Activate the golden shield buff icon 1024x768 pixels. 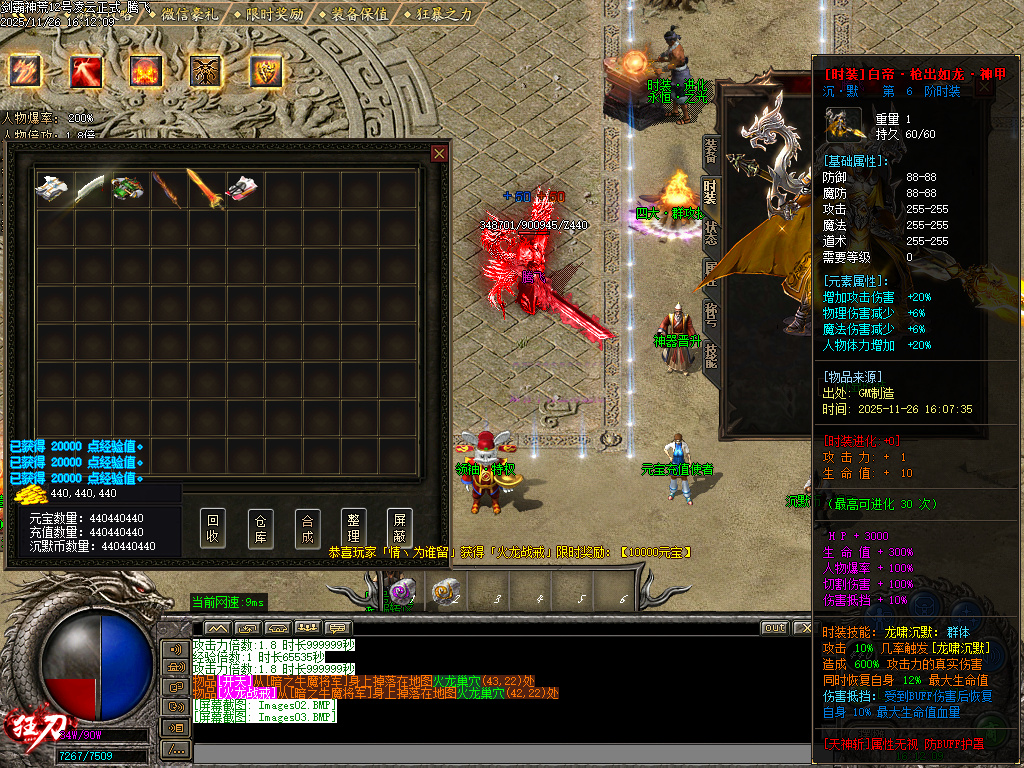pyautogui.click(x=266, y=70)
